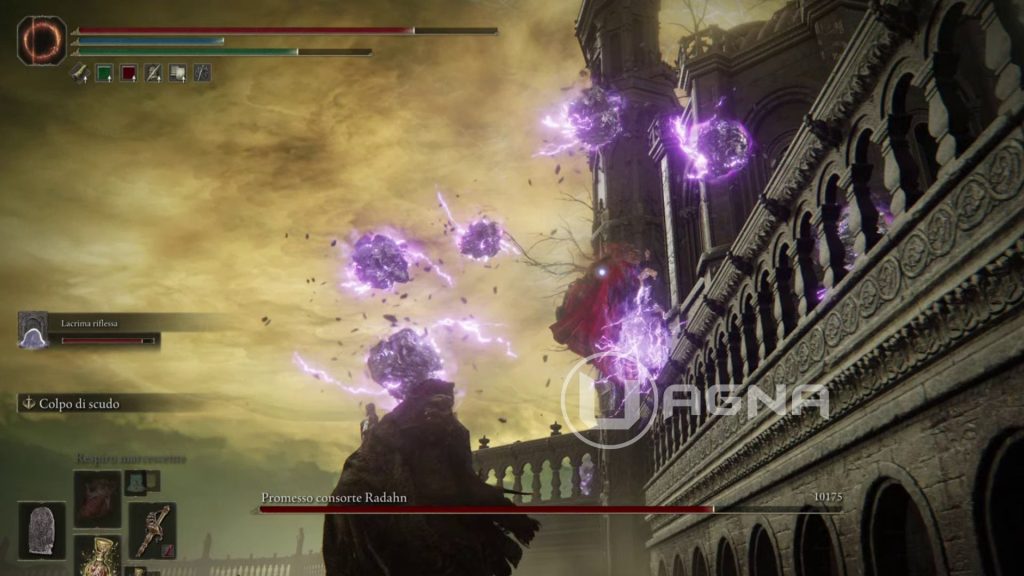Image resolution: width=1024 pixels, height=576 pixels.
Task: Select the right-hand weapon slot
Action: click(x=152, y=530)
